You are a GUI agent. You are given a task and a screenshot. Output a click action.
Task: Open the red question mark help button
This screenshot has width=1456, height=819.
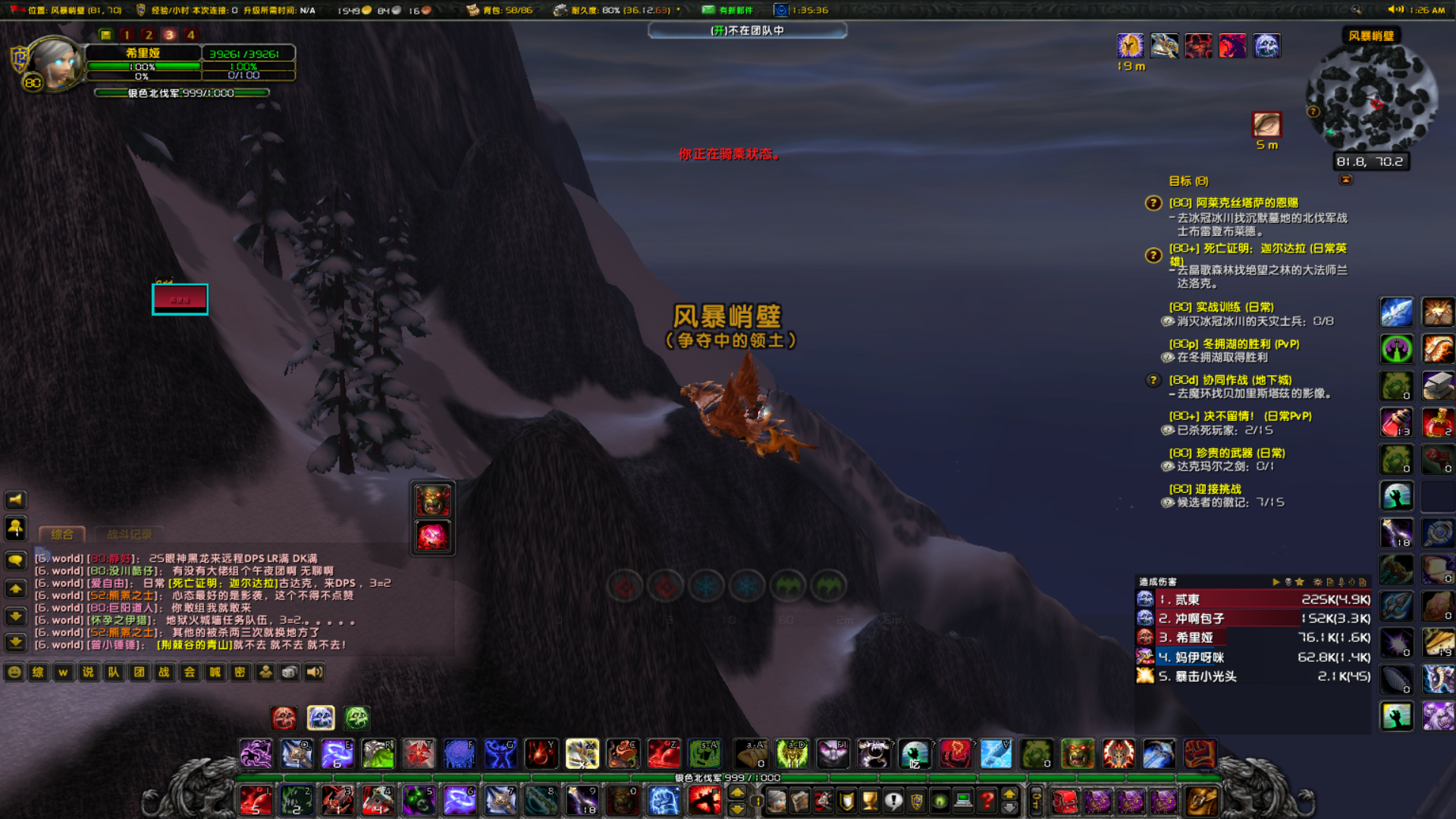(987, 801)
